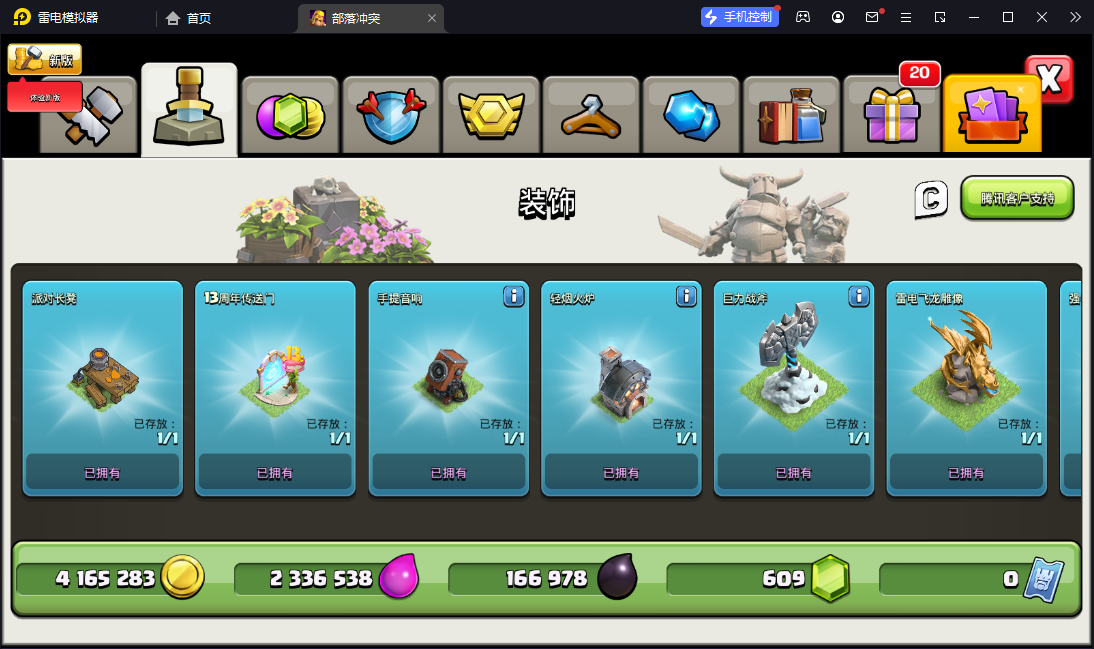This screenshot has height=649, width=1094.
Task: Click the C icon beside support button
Action: 930,199
